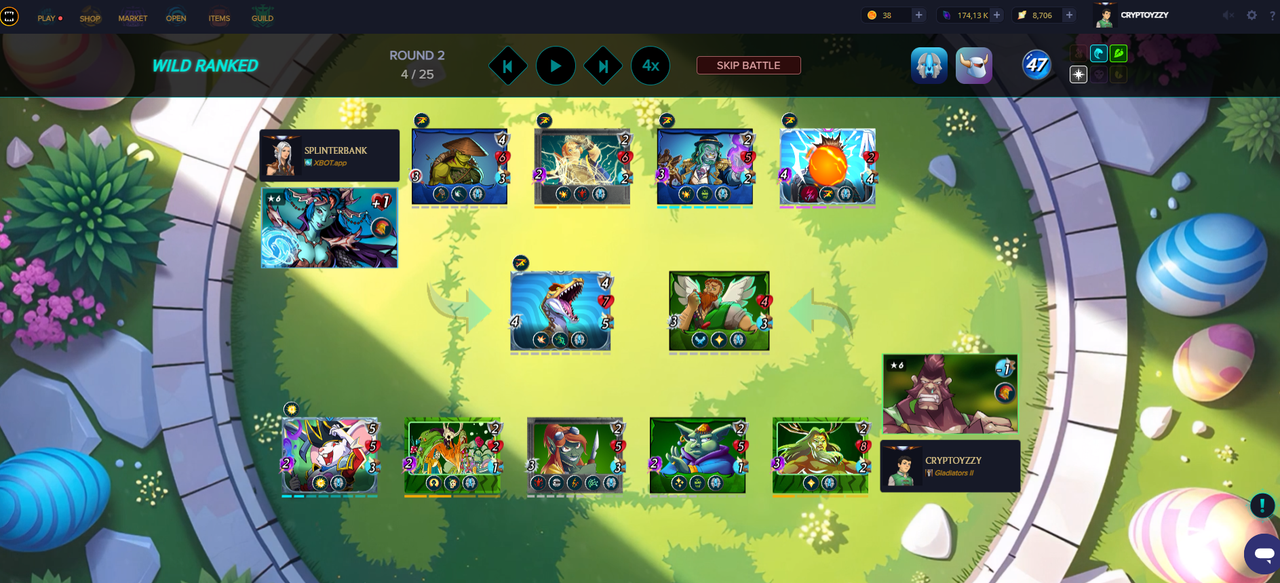Skip the battle
Viewport: 1280px width, 583px height.
click(x=748, y=65)
